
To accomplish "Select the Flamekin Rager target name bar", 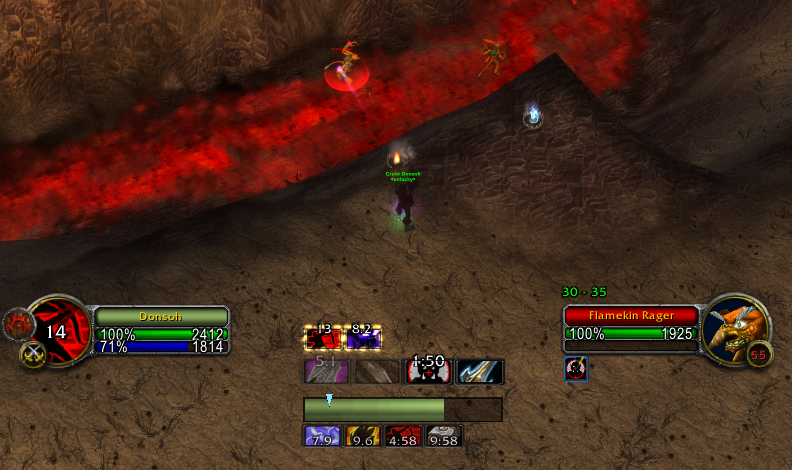I will [x=630, y=315].
